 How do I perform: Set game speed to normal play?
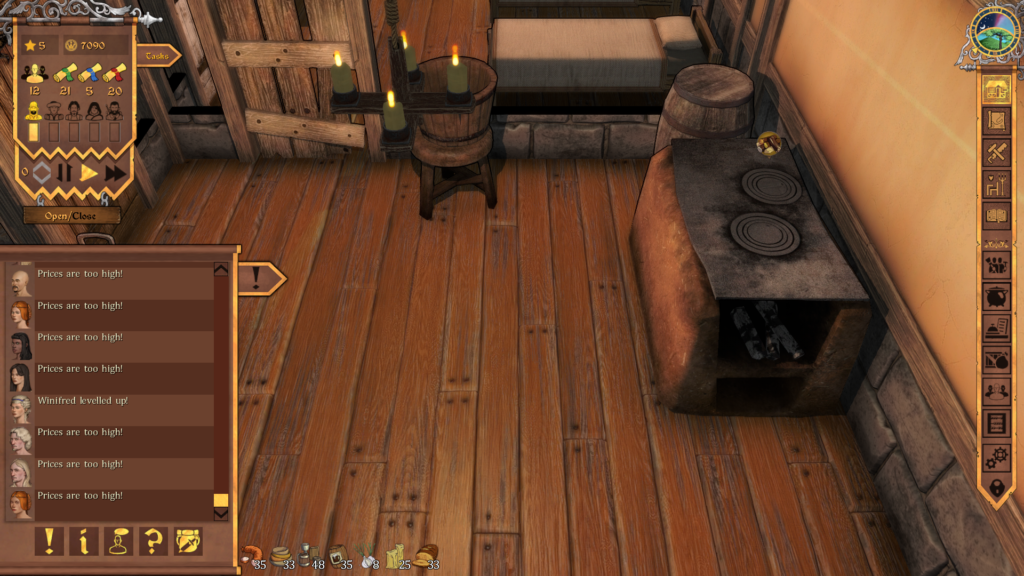[90, 172]
